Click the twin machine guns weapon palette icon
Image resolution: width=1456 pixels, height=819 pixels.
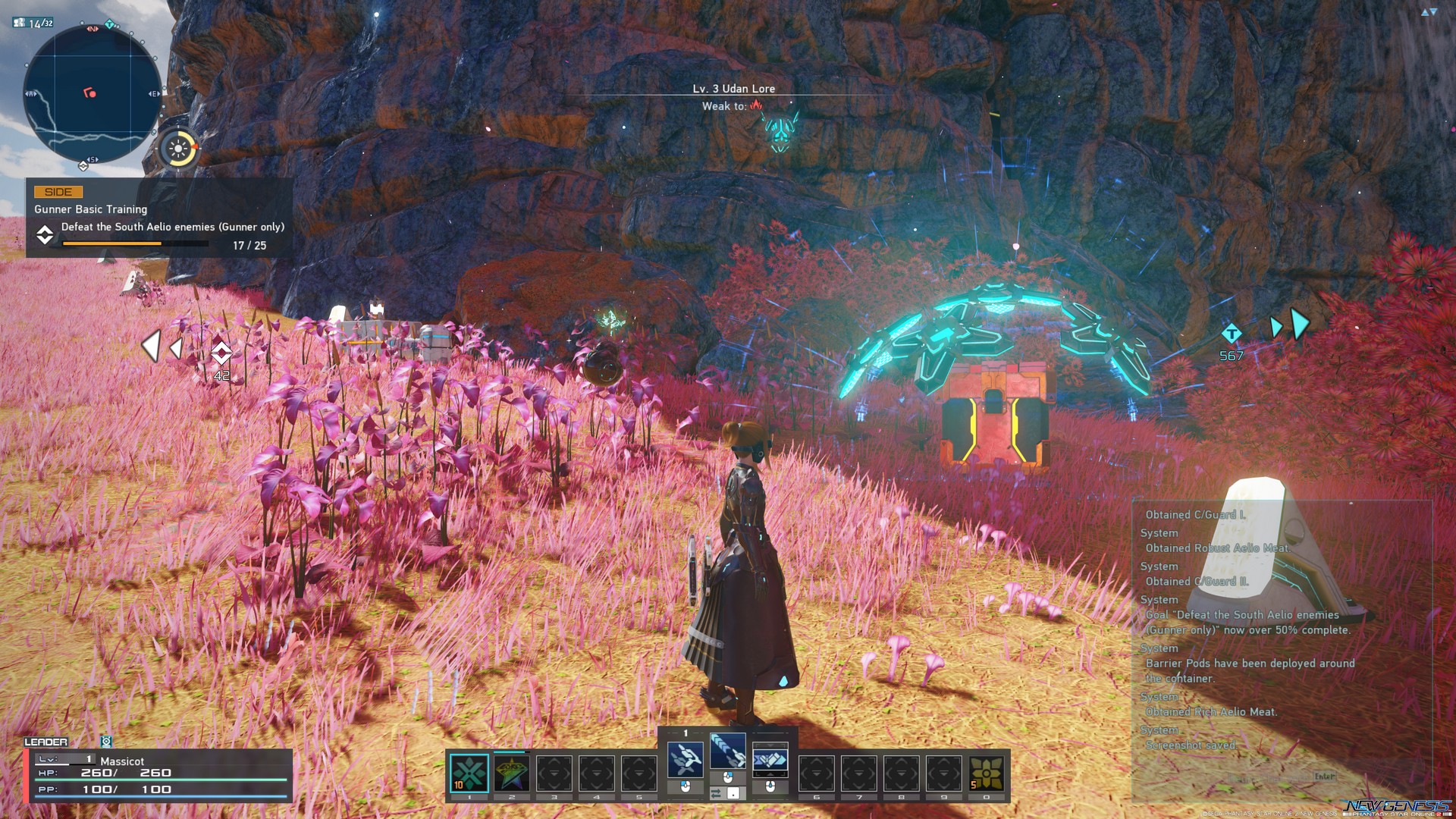point(685,760)
